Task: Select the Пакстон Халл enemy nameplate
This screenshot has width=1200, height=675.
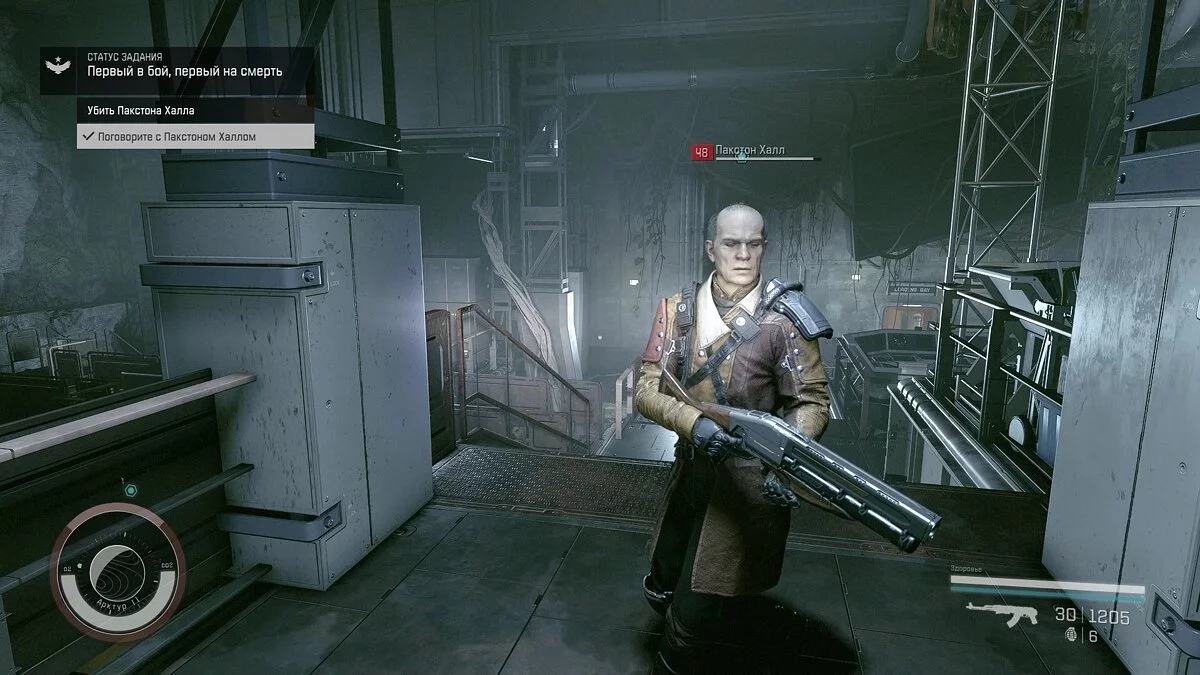Action: [750, 151]
